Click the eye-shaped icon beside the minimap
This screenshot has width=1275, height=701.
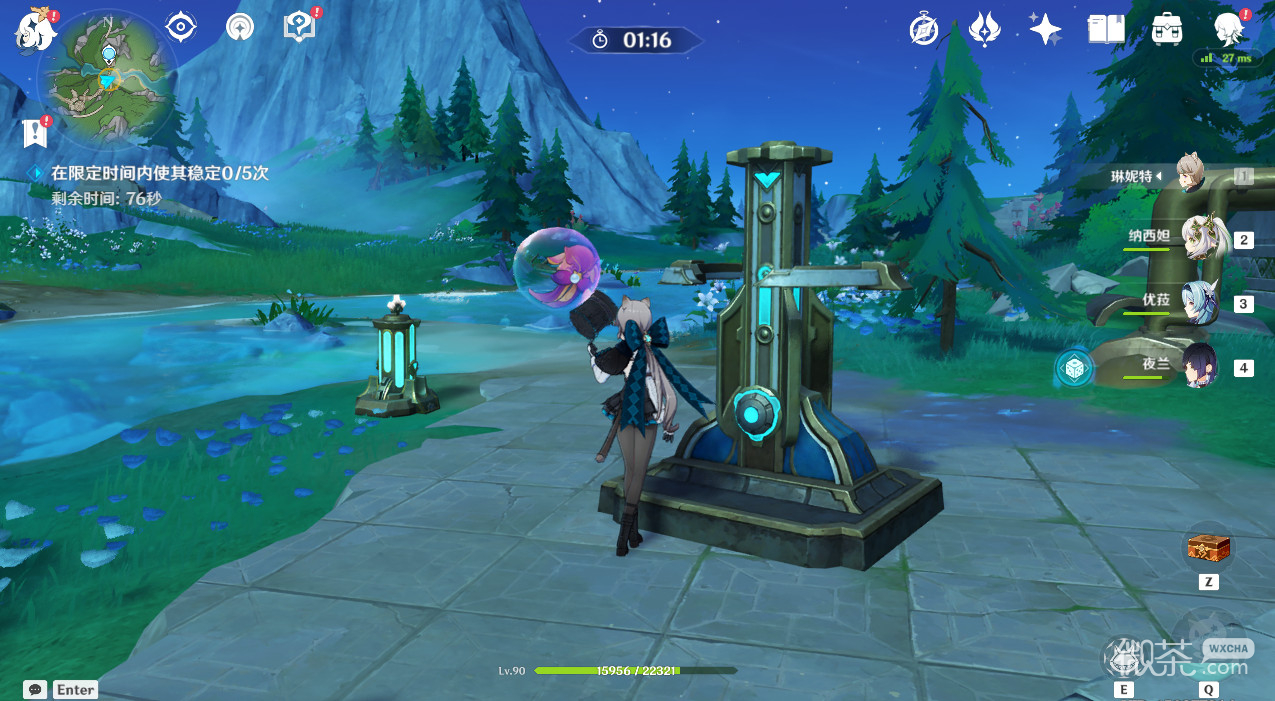pos(181,28)
